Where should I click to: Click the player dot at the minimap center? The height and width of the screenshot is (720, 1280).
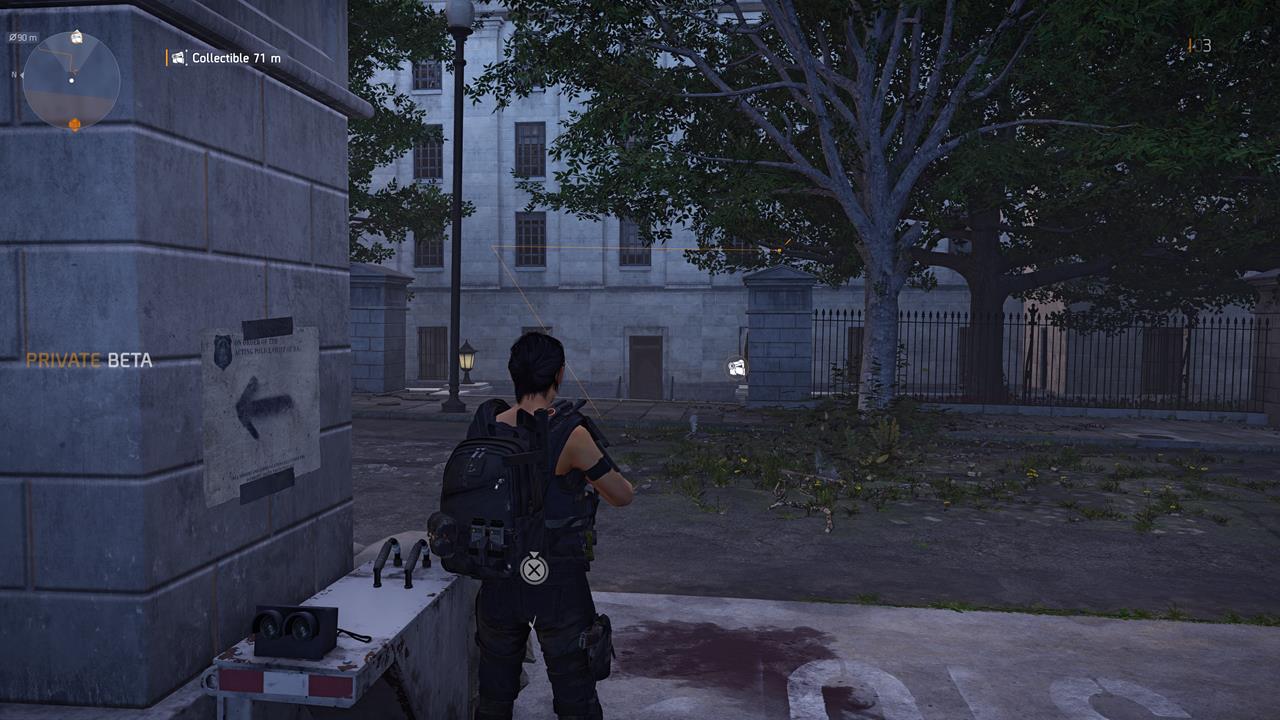coord(72,80)
